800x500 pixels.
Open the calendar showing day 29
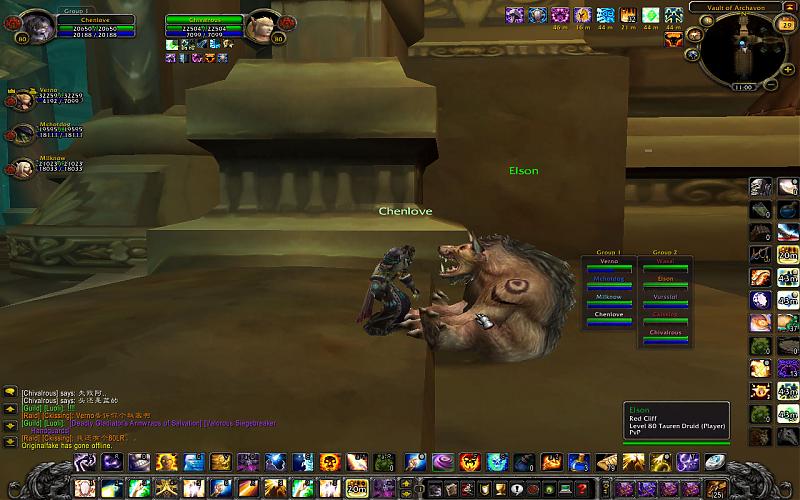pos(786,24)
